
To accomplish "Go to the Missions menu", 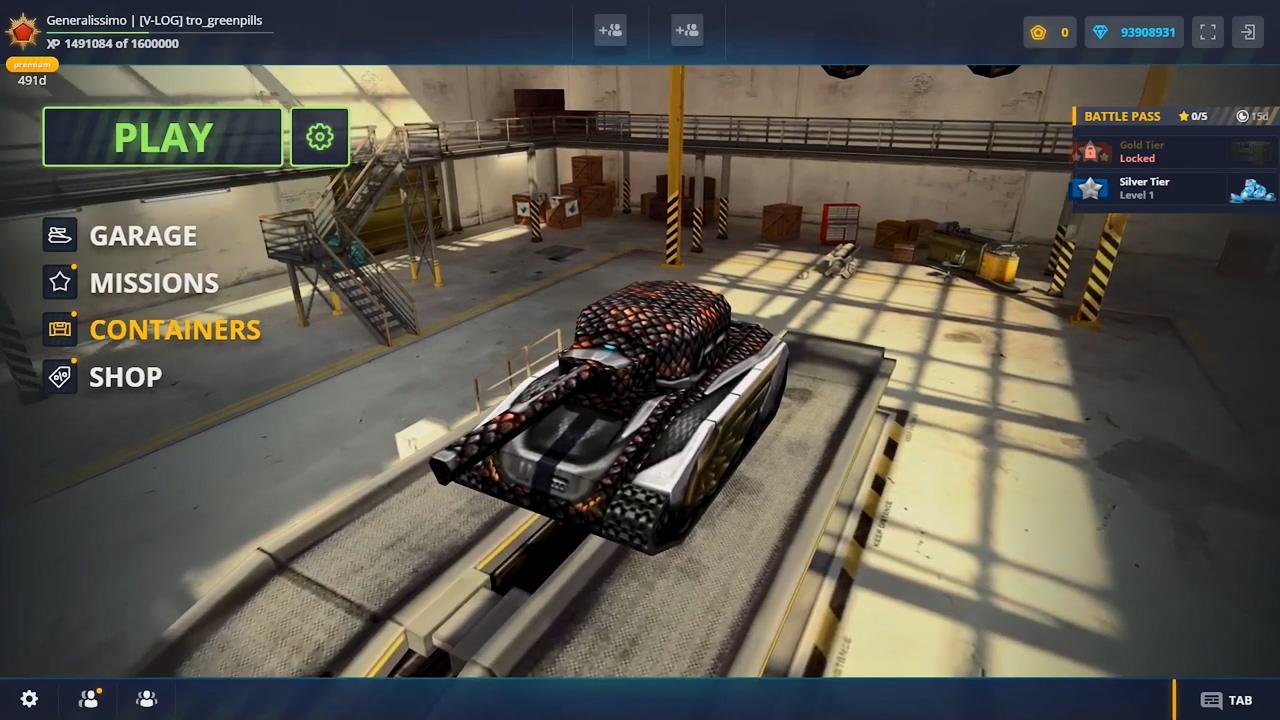I will pyautogui.click(x=153, y=283).
